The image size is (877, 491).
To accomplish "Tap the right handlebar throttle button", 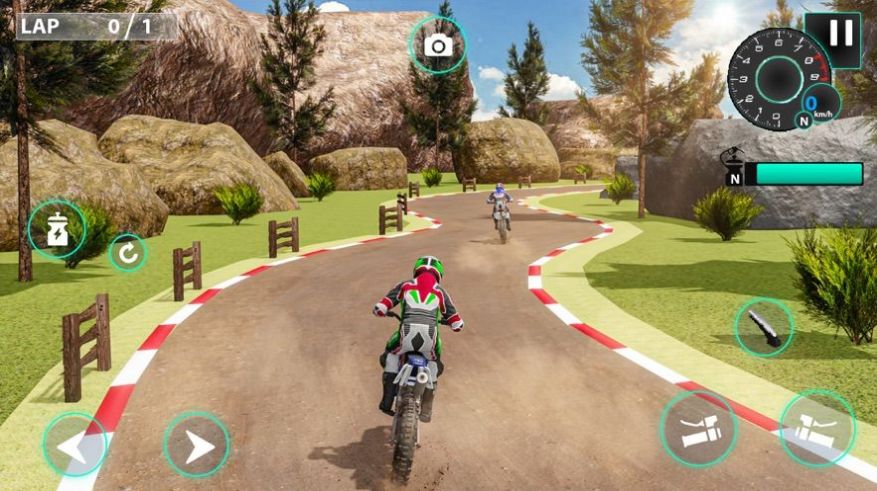I will pos(817,428).
